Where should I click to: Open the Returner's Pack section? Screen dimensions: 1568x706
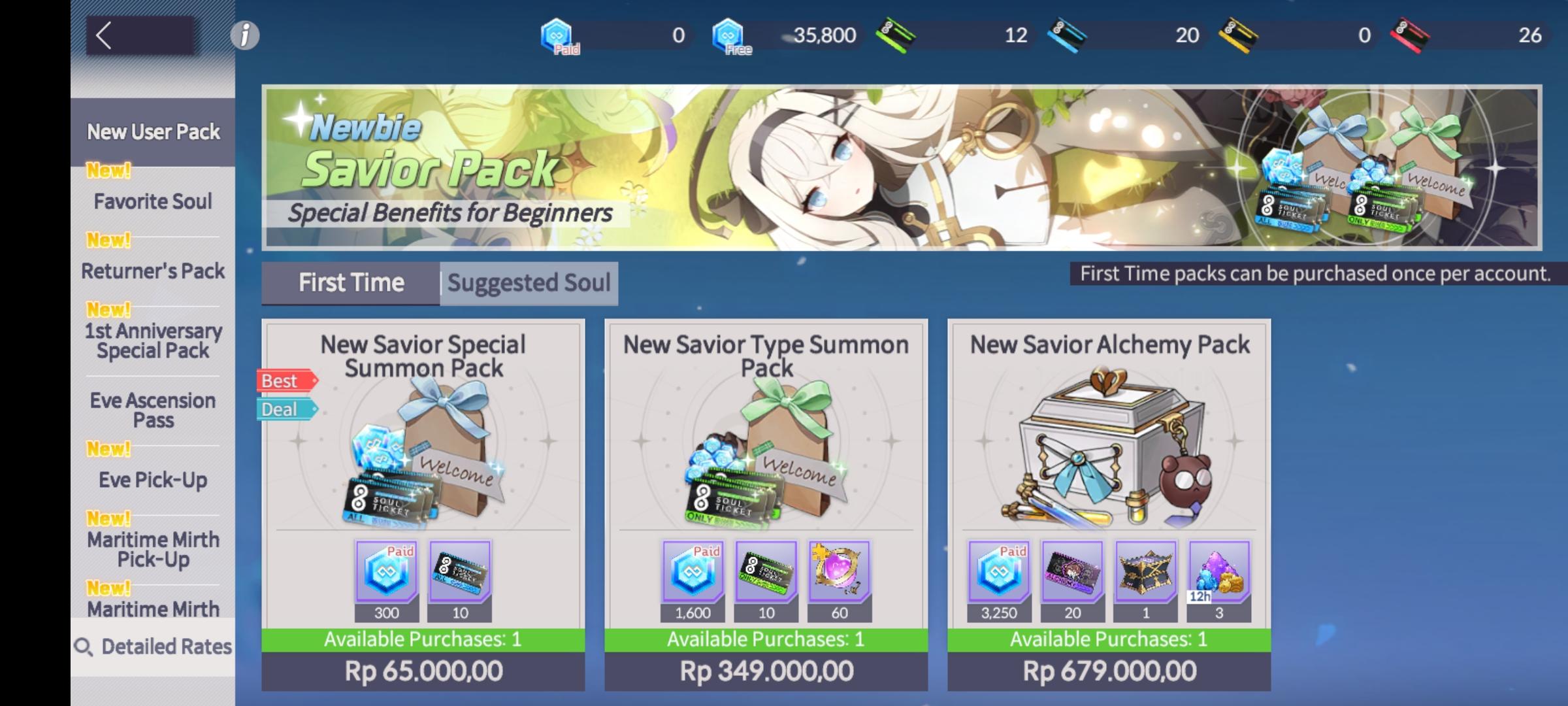click(x=152, y=270)
